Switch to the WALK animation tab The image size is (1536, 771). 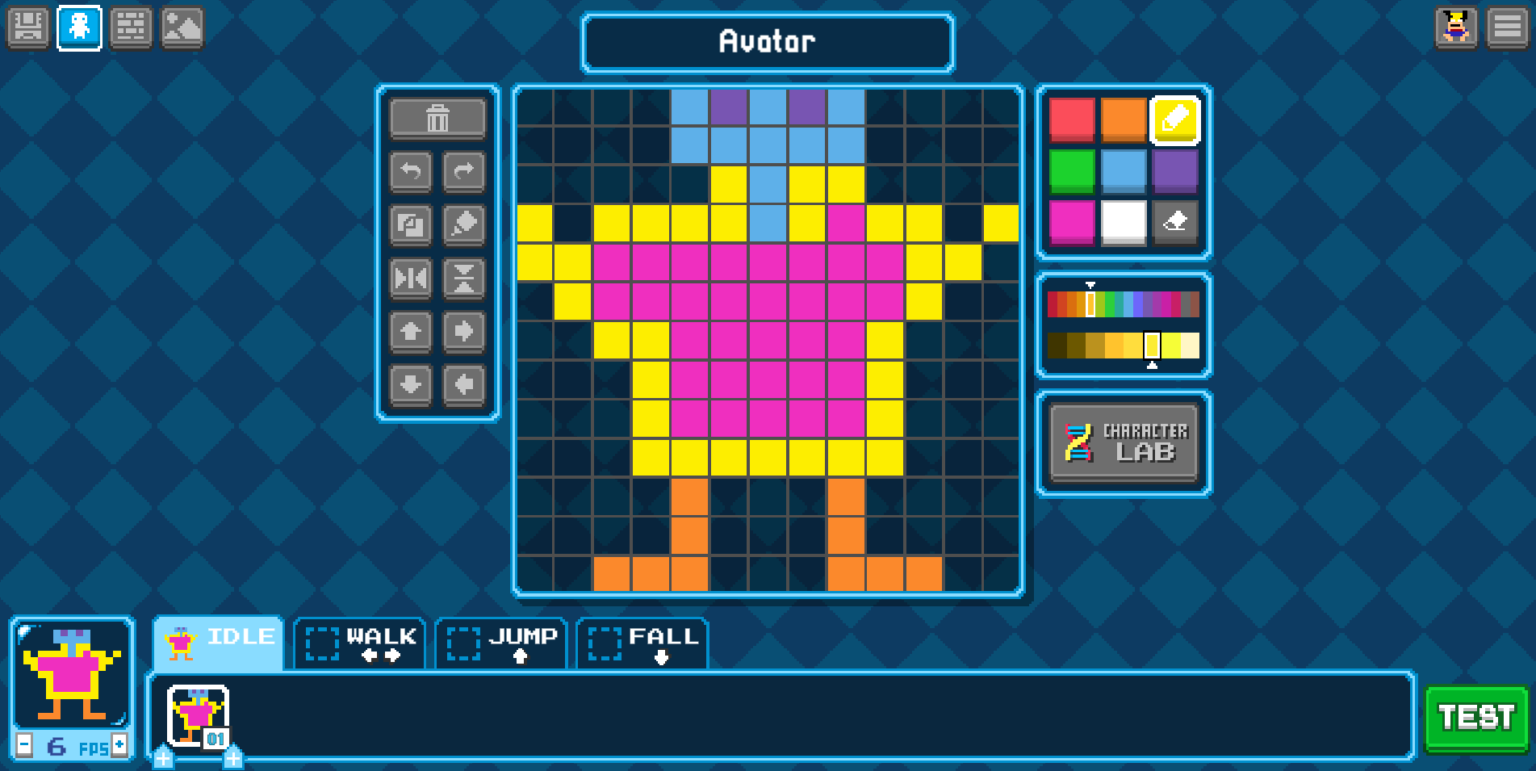360,643
